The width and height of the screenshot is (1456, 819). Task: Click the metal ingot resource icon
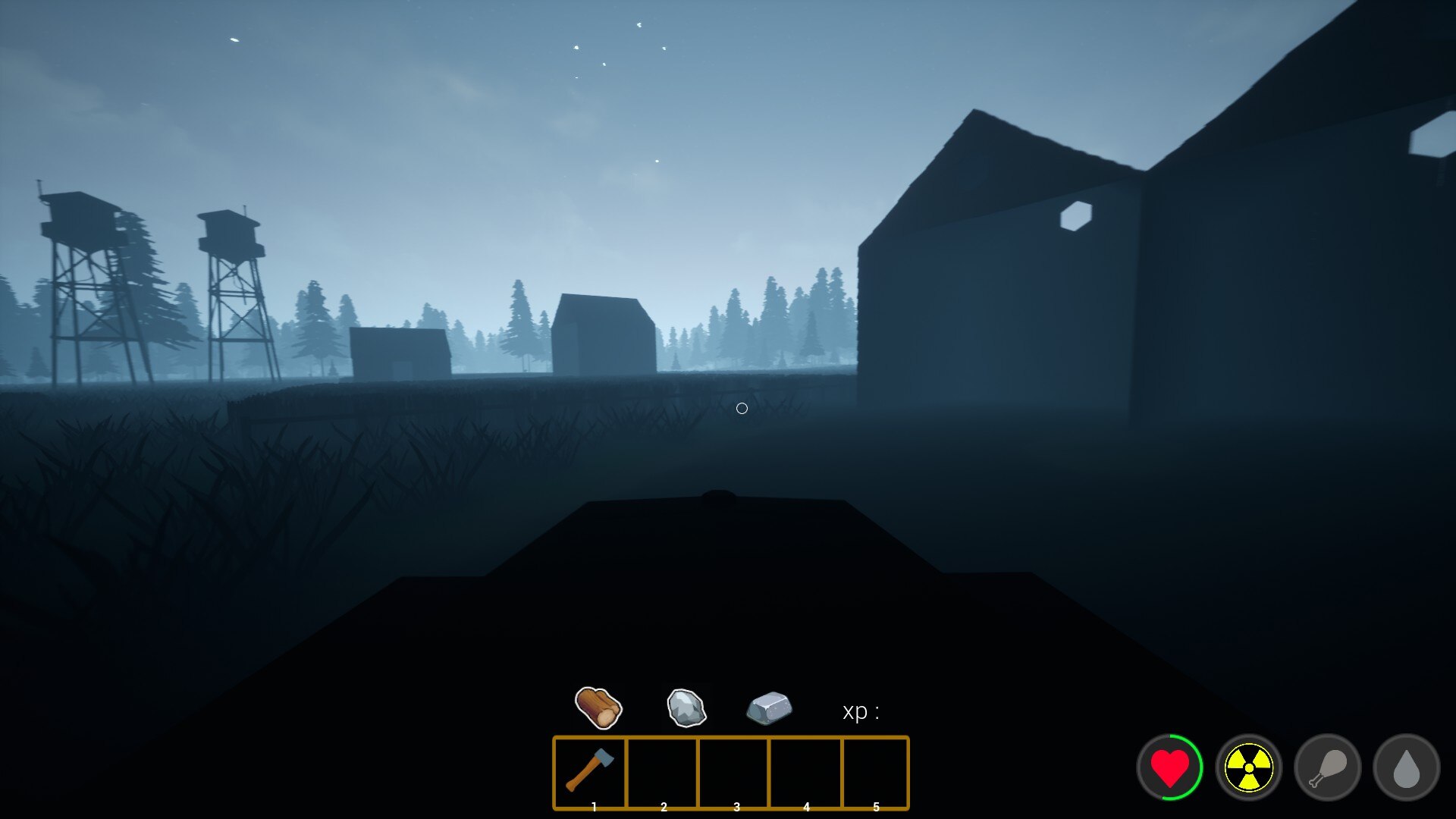[x=769, y=708]
